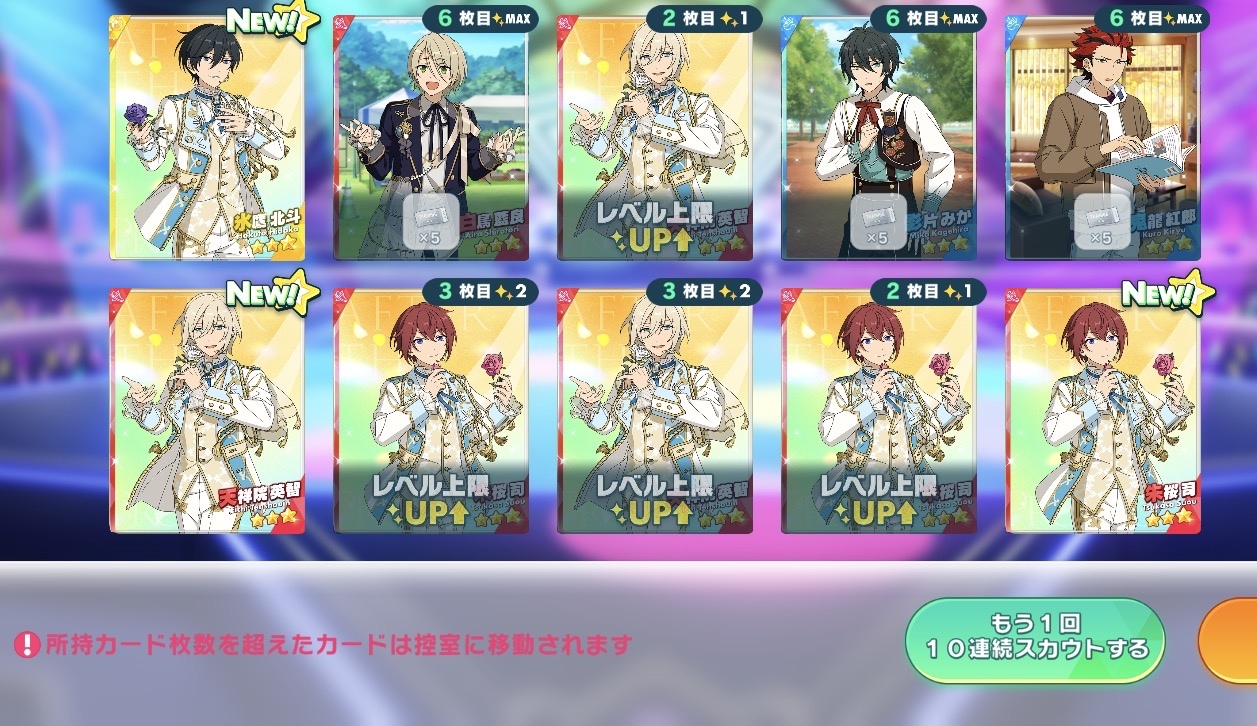Click the orange button at the right edge

click(x=1231, y=641)
